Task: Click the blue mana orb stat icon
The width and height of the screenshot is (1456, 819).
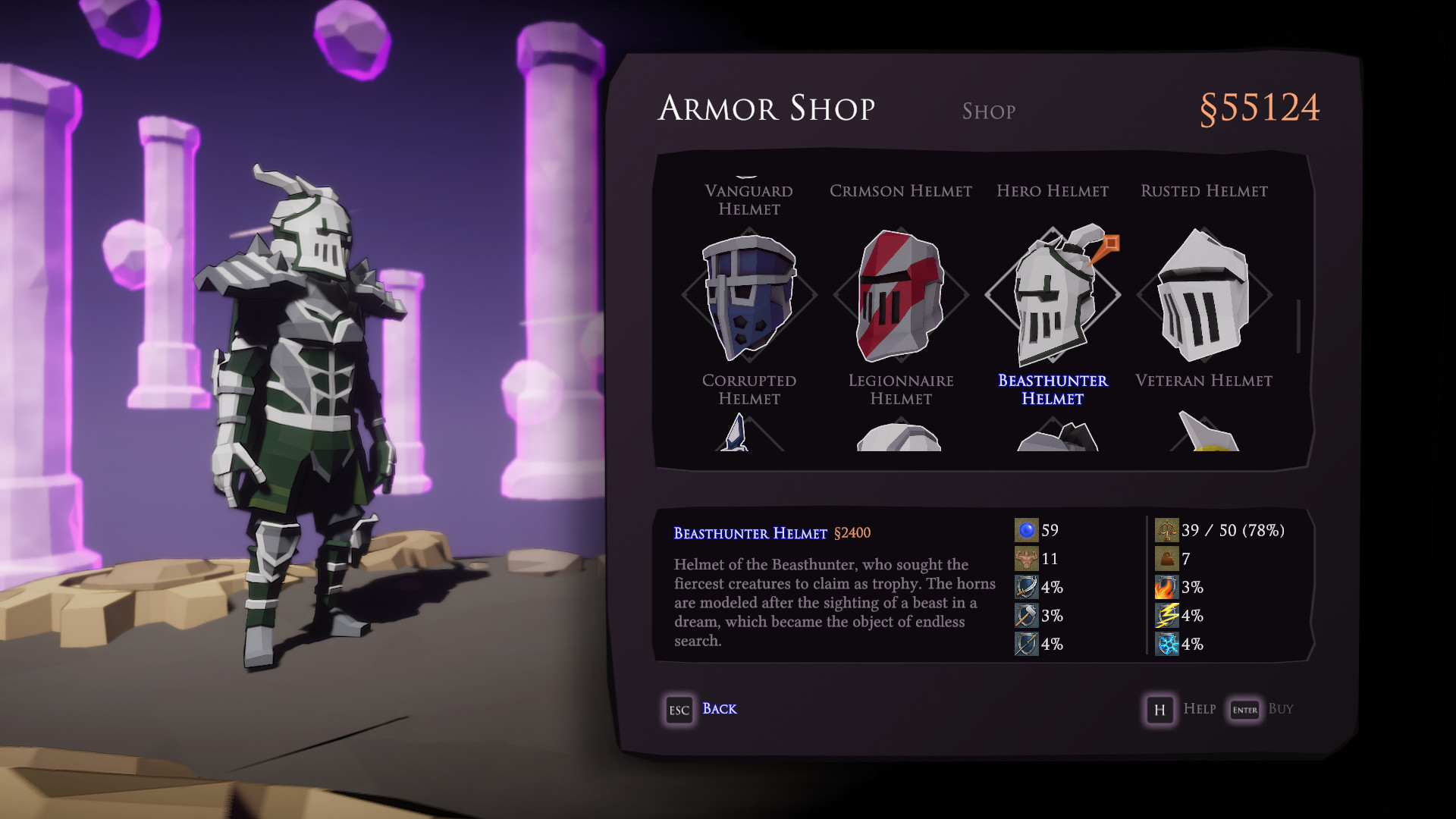Action: point(1028,531)
